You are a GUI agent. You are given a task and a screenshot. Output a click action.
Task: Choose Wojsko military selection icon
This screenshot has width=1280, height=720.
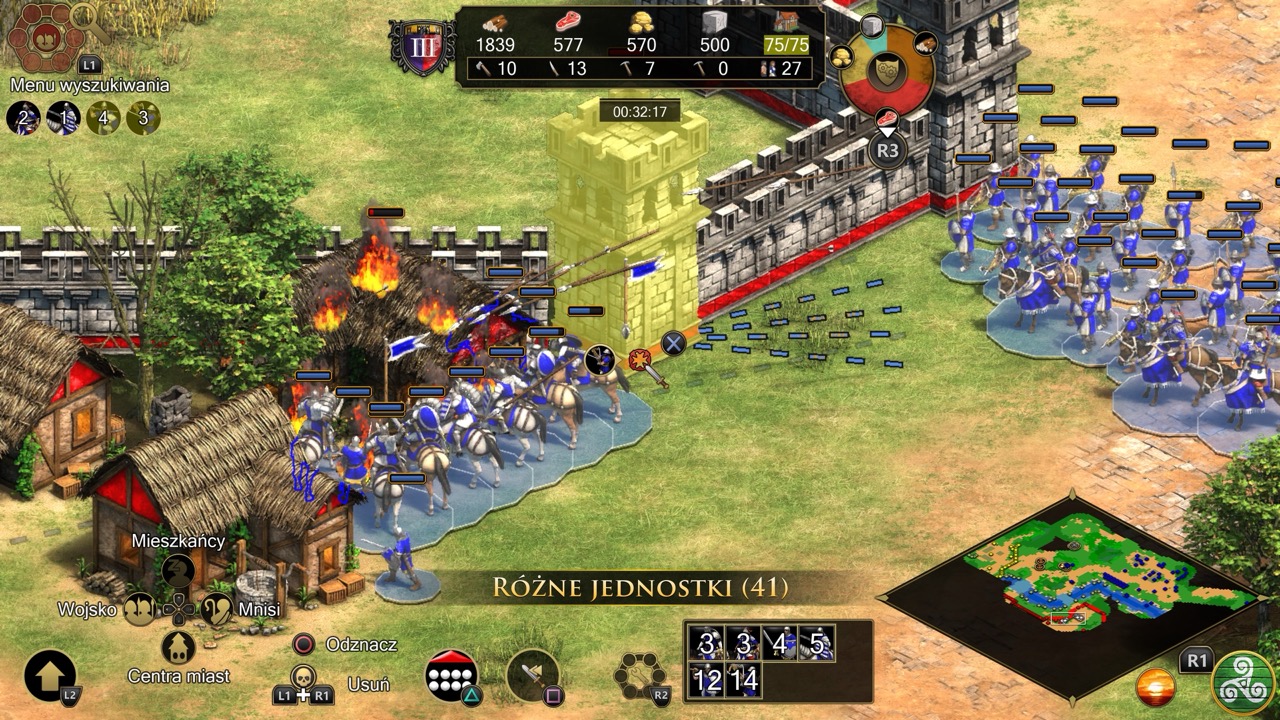[x=139, y=608]
